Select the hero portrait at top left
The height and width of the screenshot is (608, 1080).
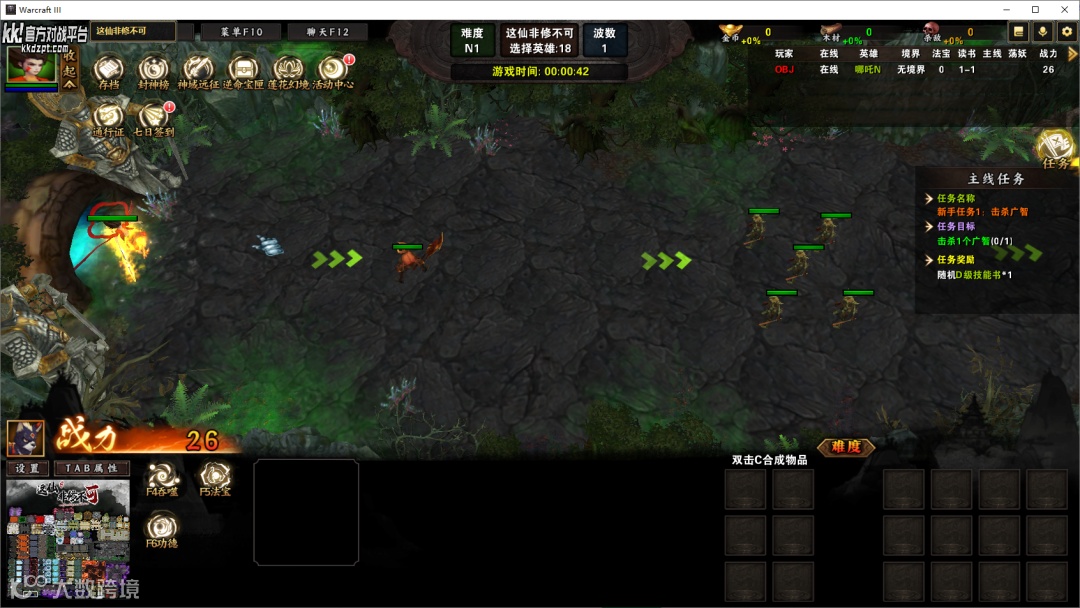point(31,65)
